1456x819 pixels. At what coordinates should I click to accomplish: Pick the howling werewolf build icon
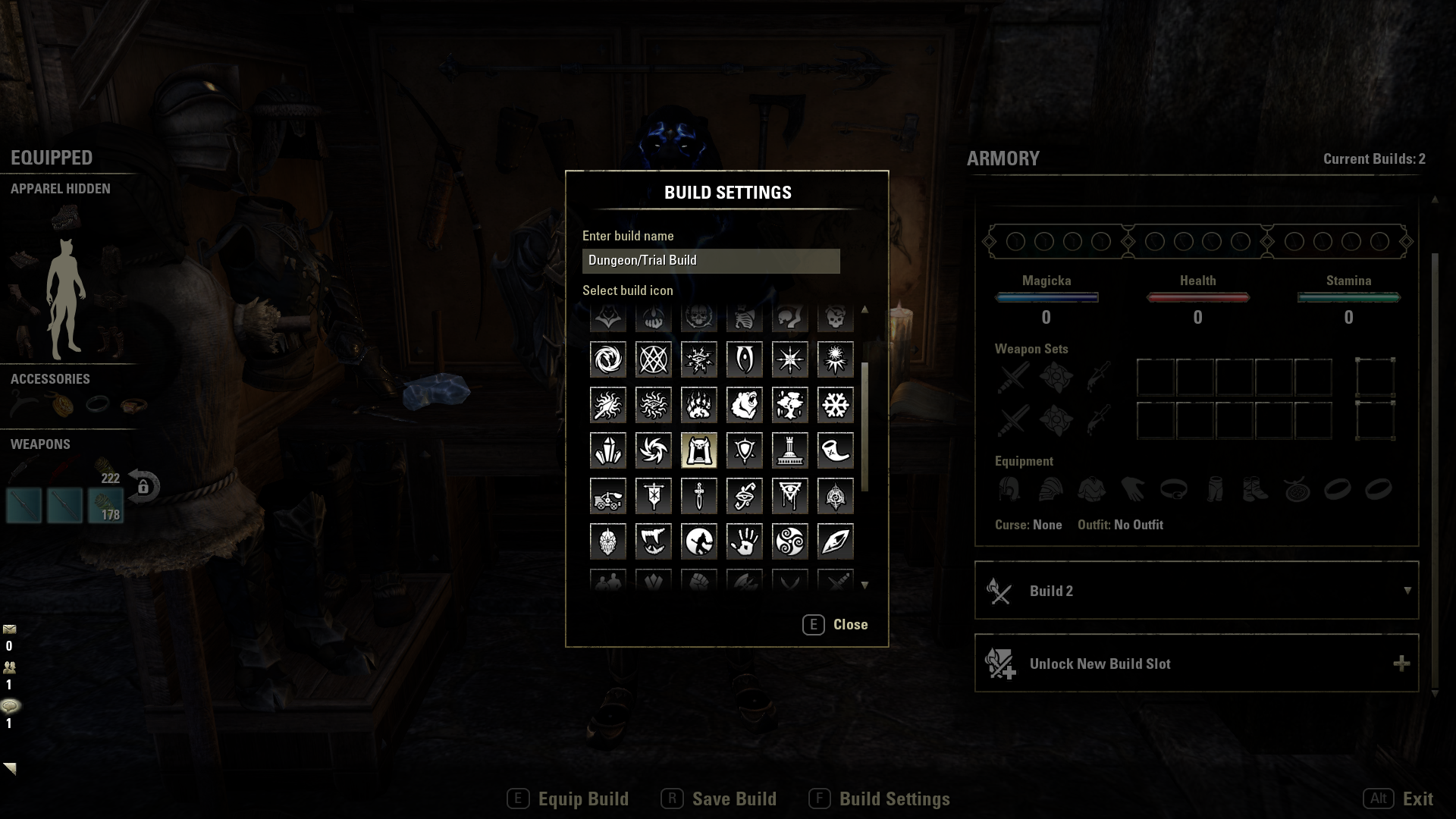pos(698,541)
